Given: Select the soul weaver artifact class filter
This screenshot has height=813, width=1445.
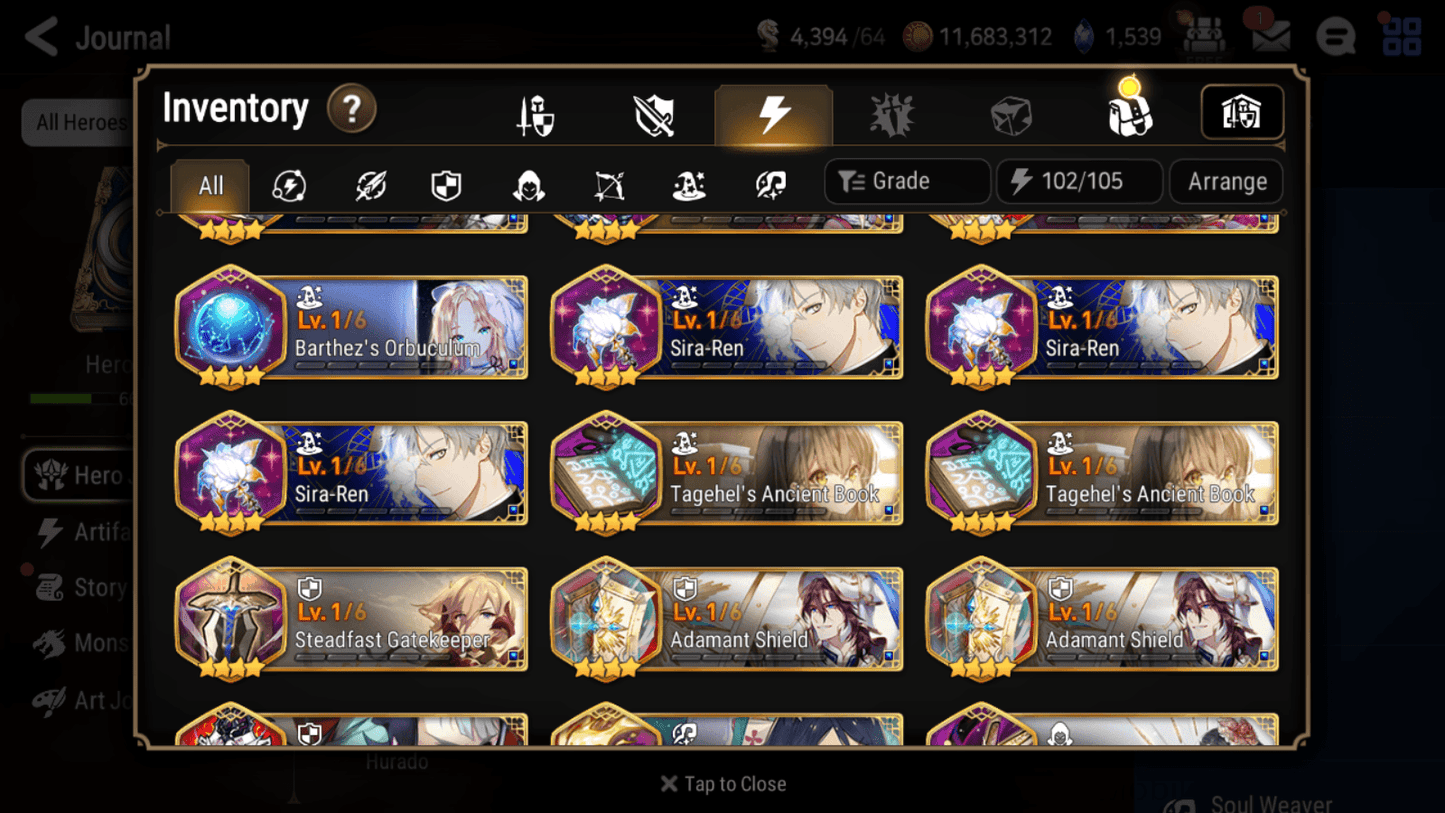Looking at the screenshot, I should 769,184.
